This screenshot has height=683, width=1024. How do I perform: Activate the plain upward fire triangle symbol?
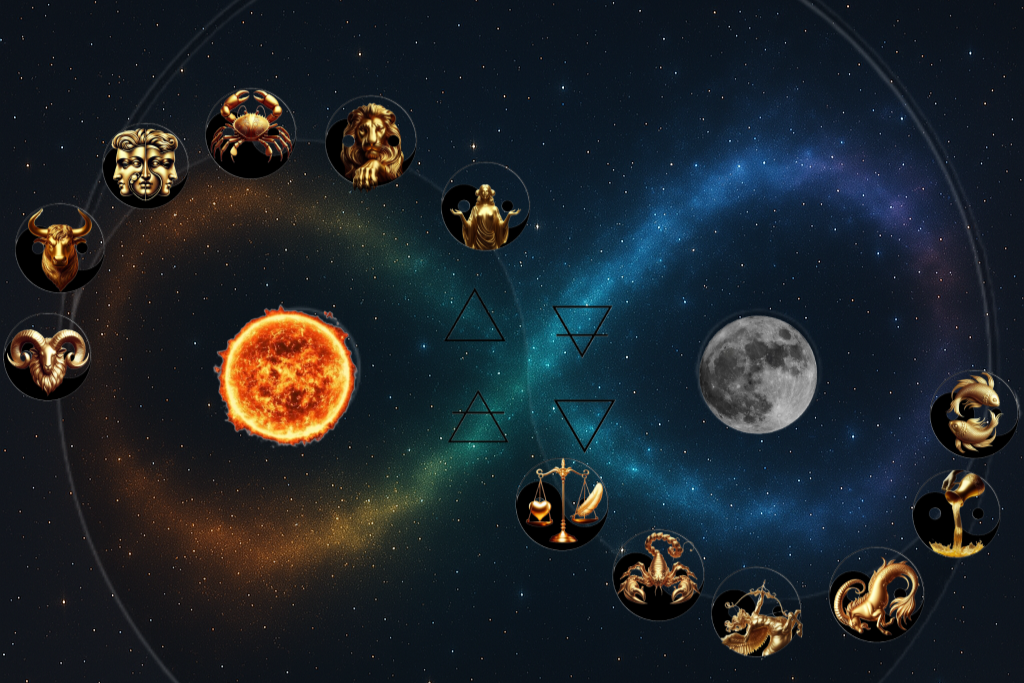(x=476, y=318)
